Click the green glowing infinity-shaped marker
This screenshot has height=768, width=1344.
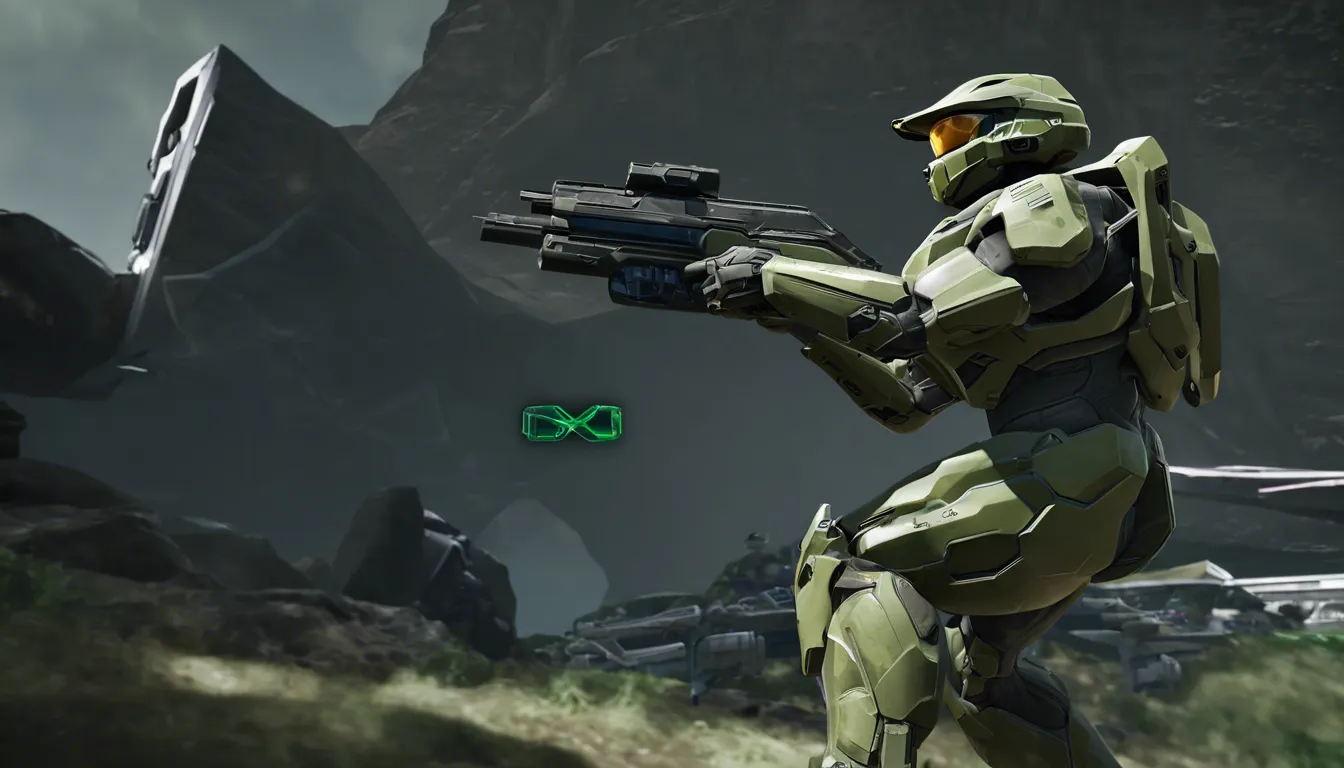(x=571, y=423)
